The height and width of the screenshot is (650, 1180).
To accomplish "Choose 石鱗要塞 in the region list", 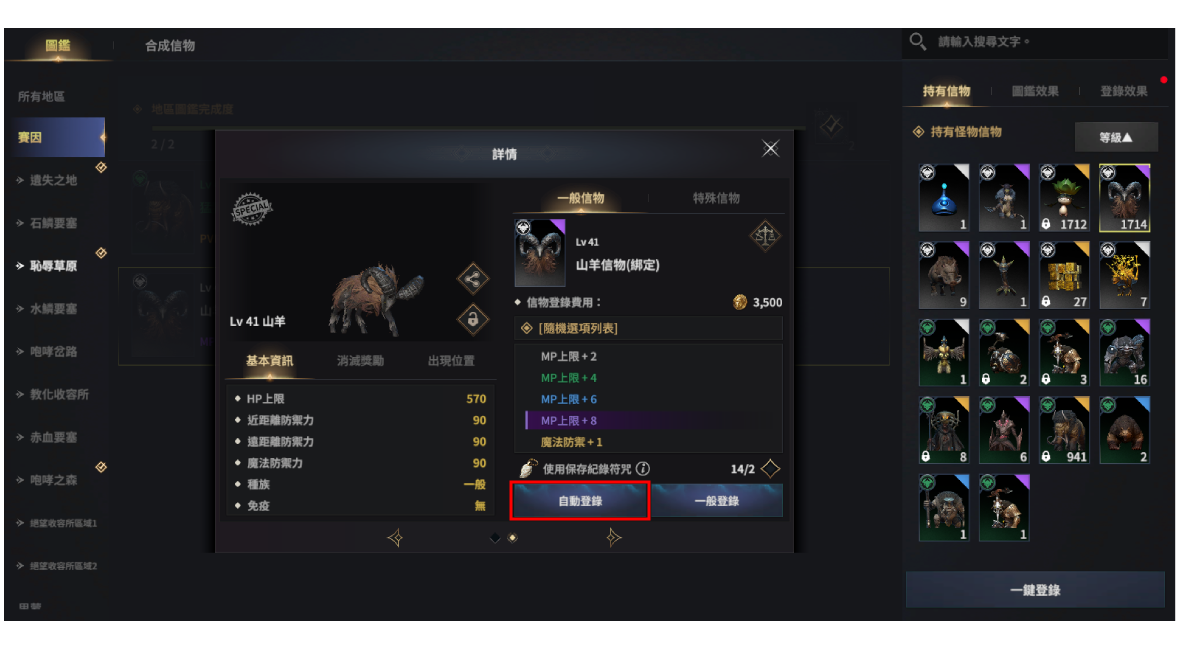I will [x=53, y=223].
